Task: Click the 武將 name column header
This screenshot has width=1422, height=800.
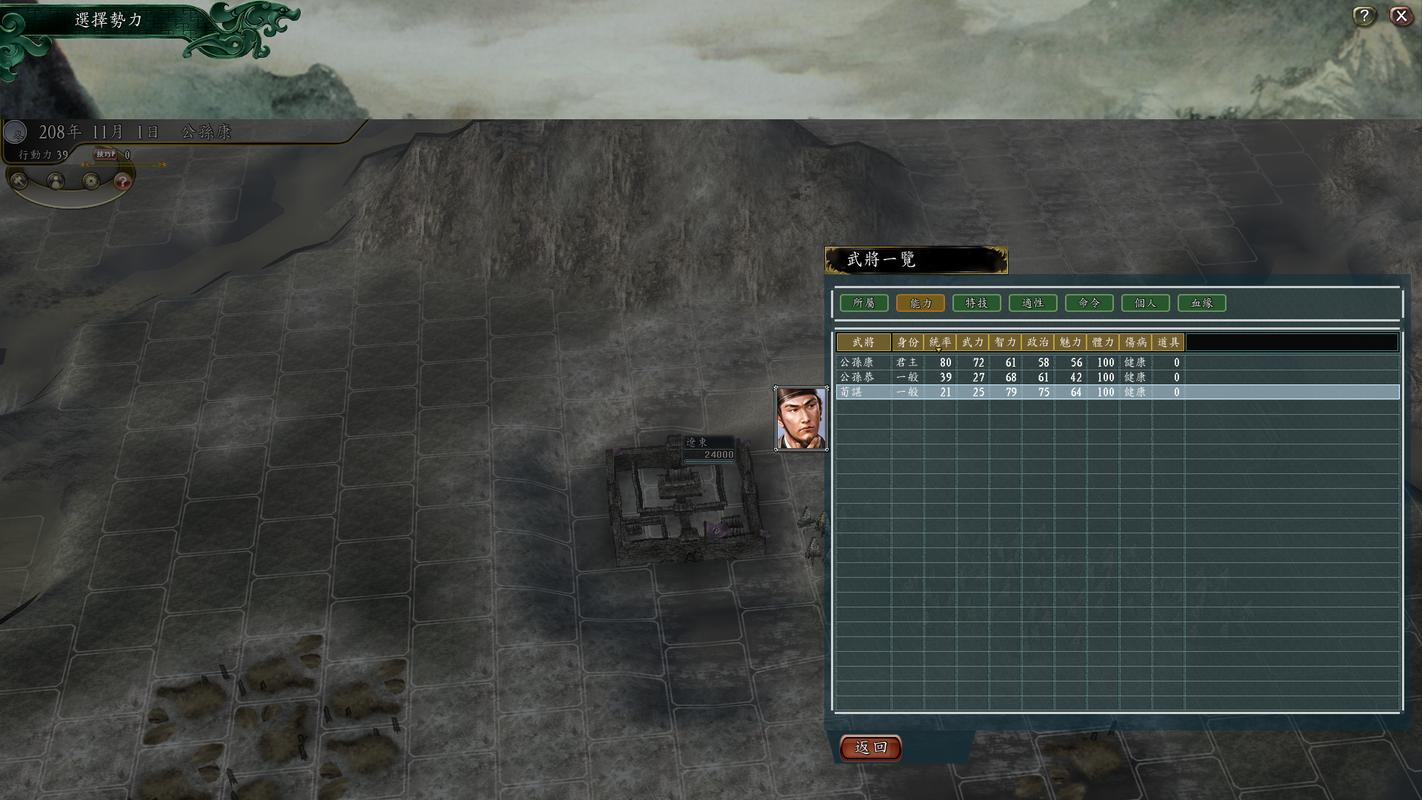Action: pos(863,342)
